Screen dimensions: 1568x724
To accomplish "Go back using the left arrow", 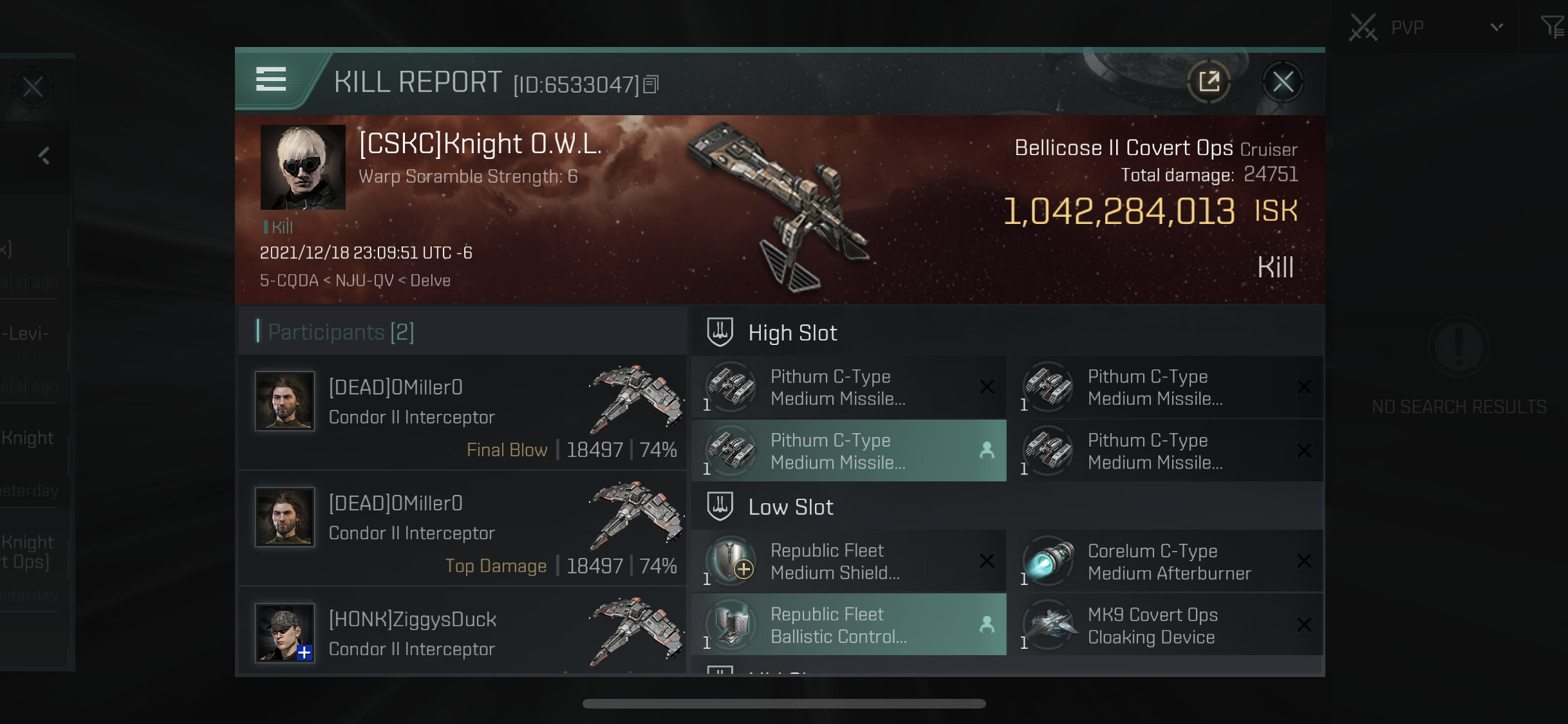I will pyautogui.click(x=44, y=155).
